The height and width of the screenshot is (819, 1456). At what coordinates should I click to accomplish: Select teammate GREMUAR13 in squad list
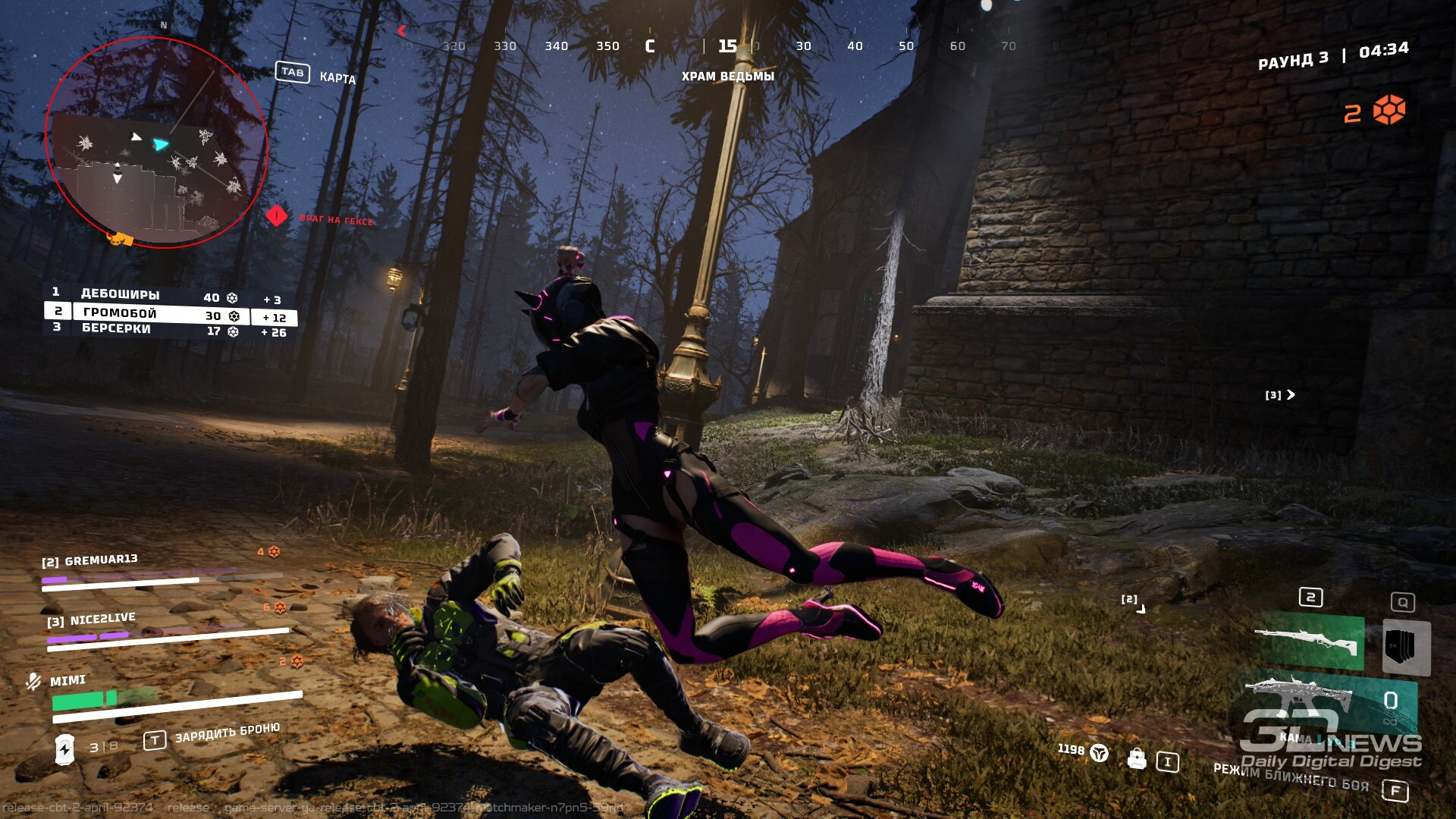coord(101,560)
